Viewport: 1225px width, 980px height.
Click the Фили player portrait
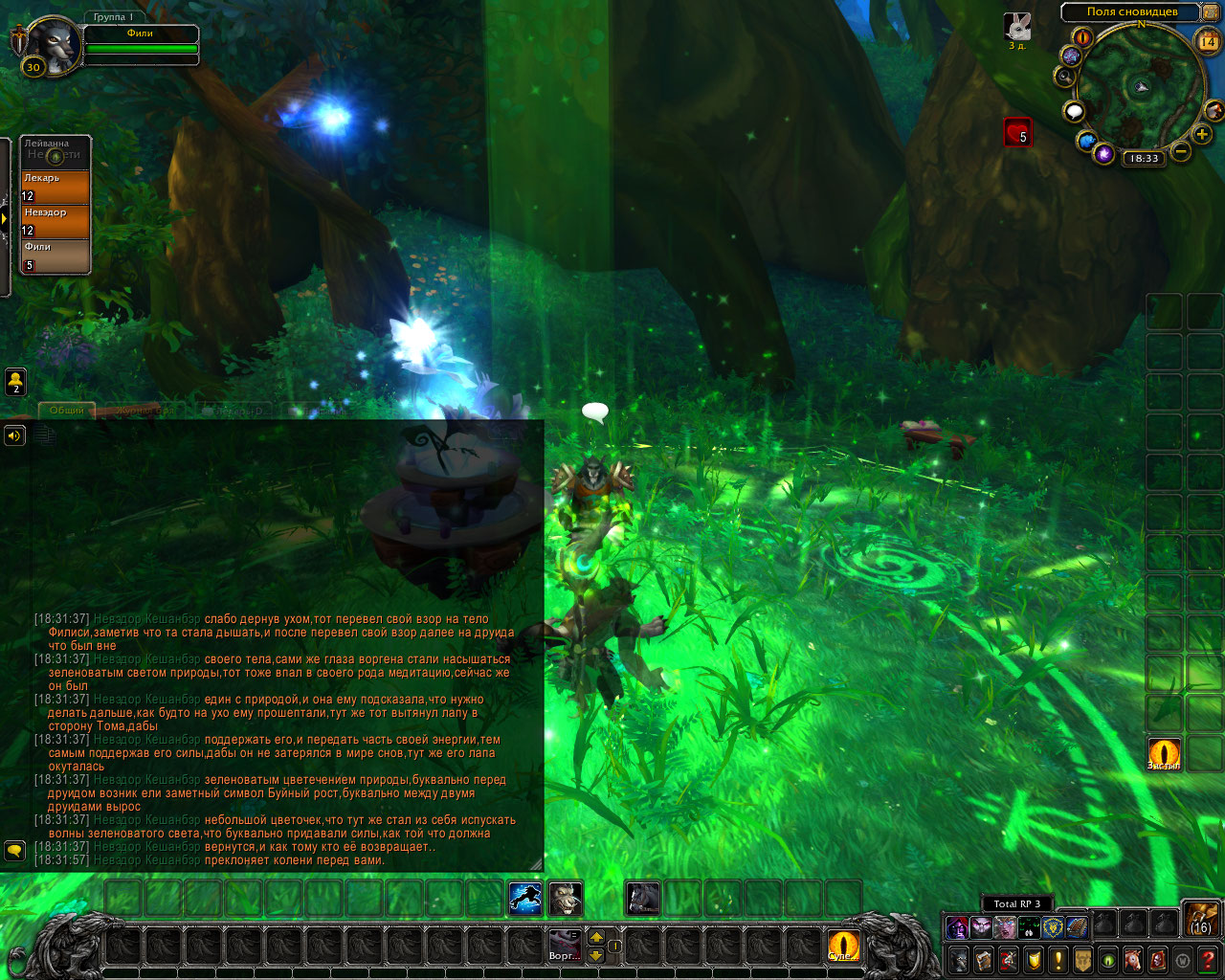coord(52,44)
